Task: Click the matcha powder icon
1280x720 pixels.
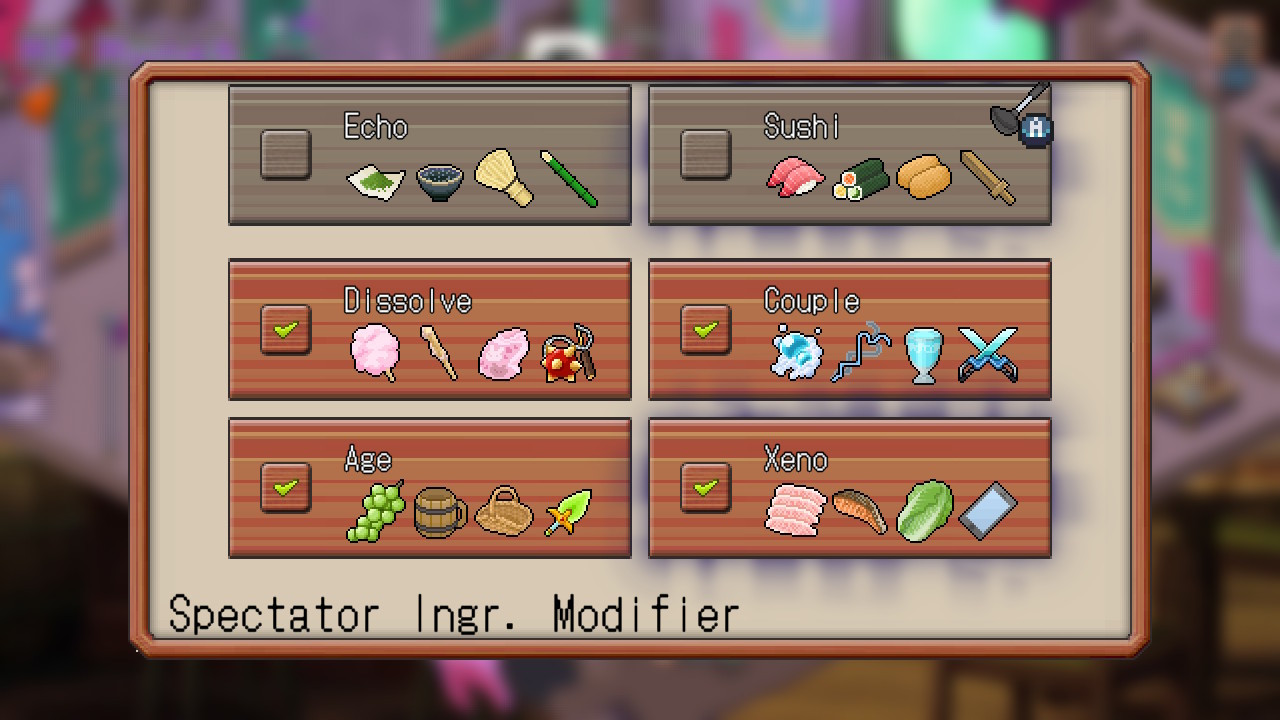Action: click(x=375, y=180)
